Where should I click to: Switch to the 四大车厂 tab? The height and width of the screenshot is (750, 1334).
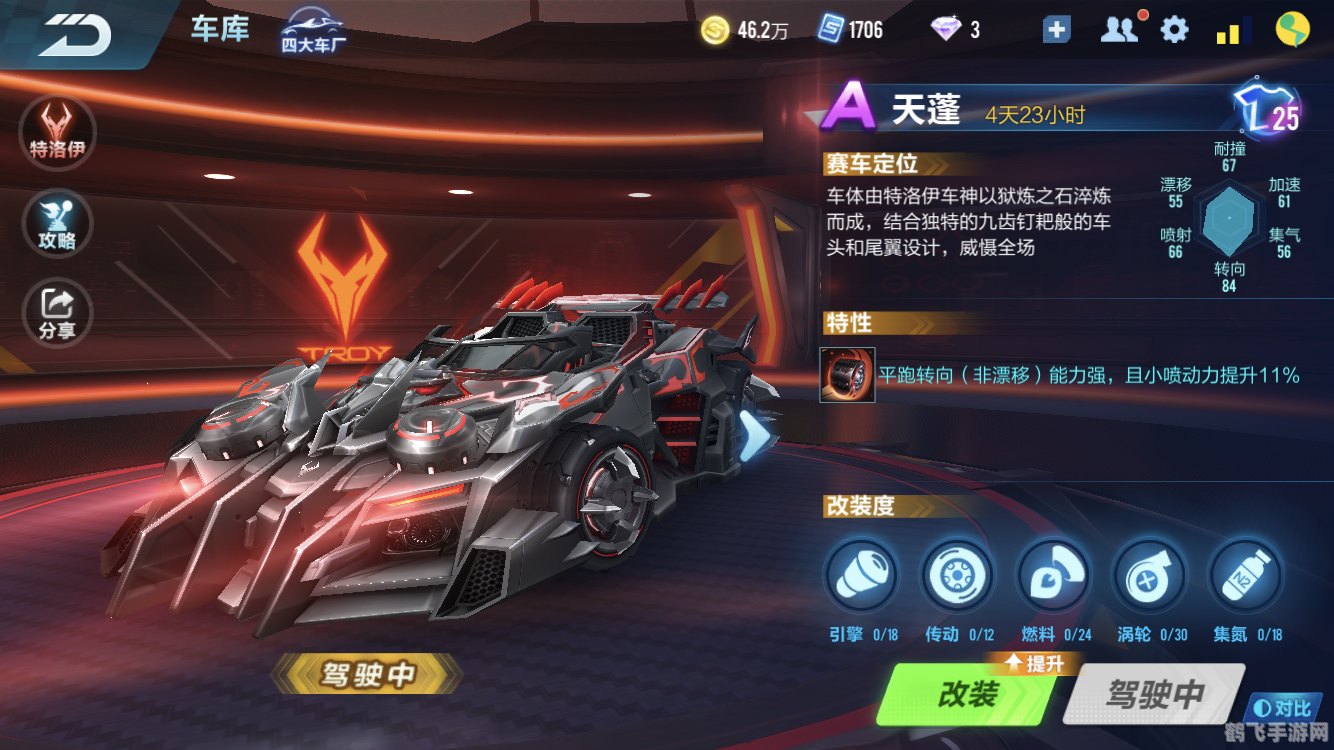point(311,32)
